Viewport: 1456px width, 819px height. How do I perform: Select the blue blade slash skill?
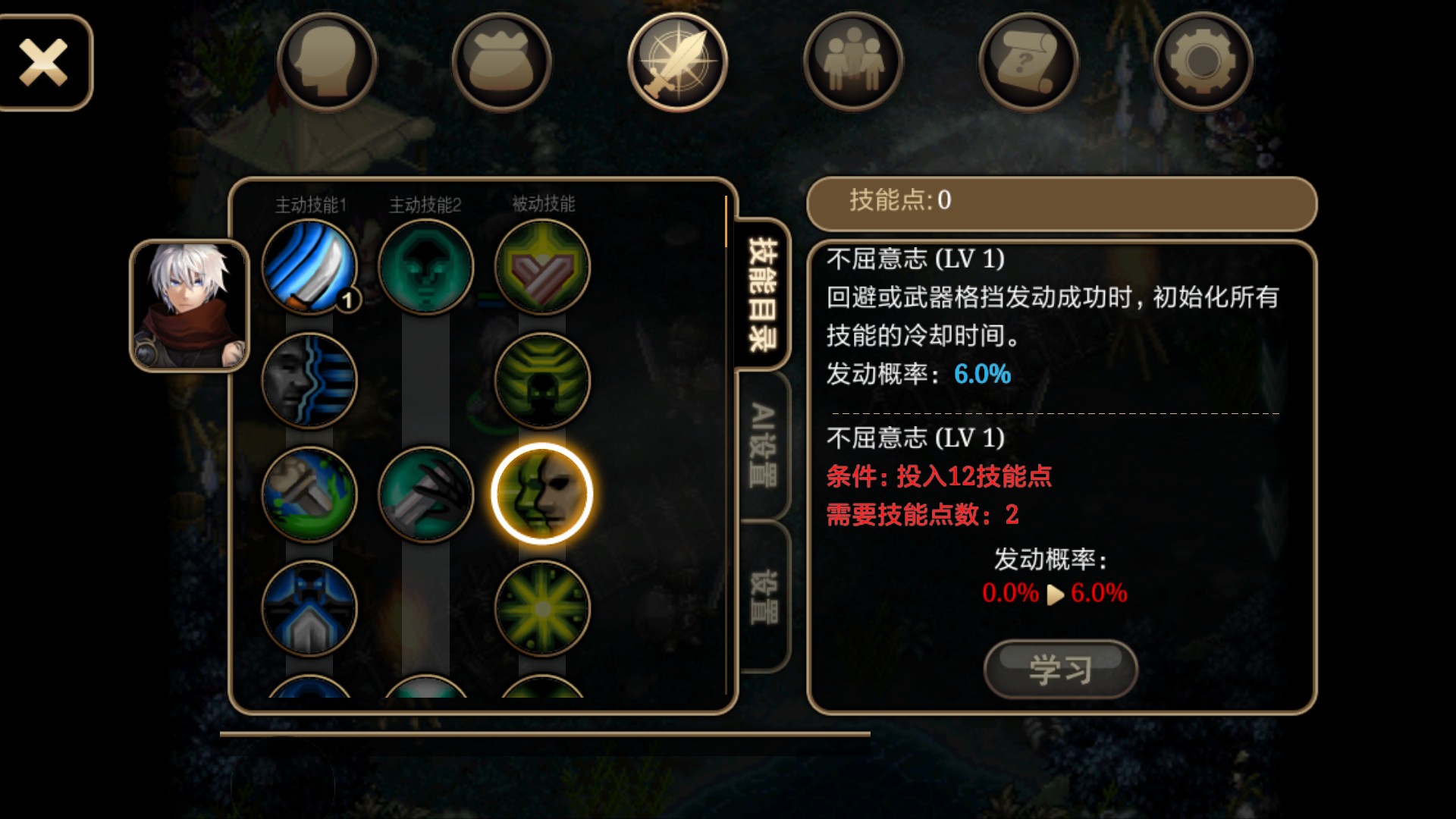pos(309,267)
